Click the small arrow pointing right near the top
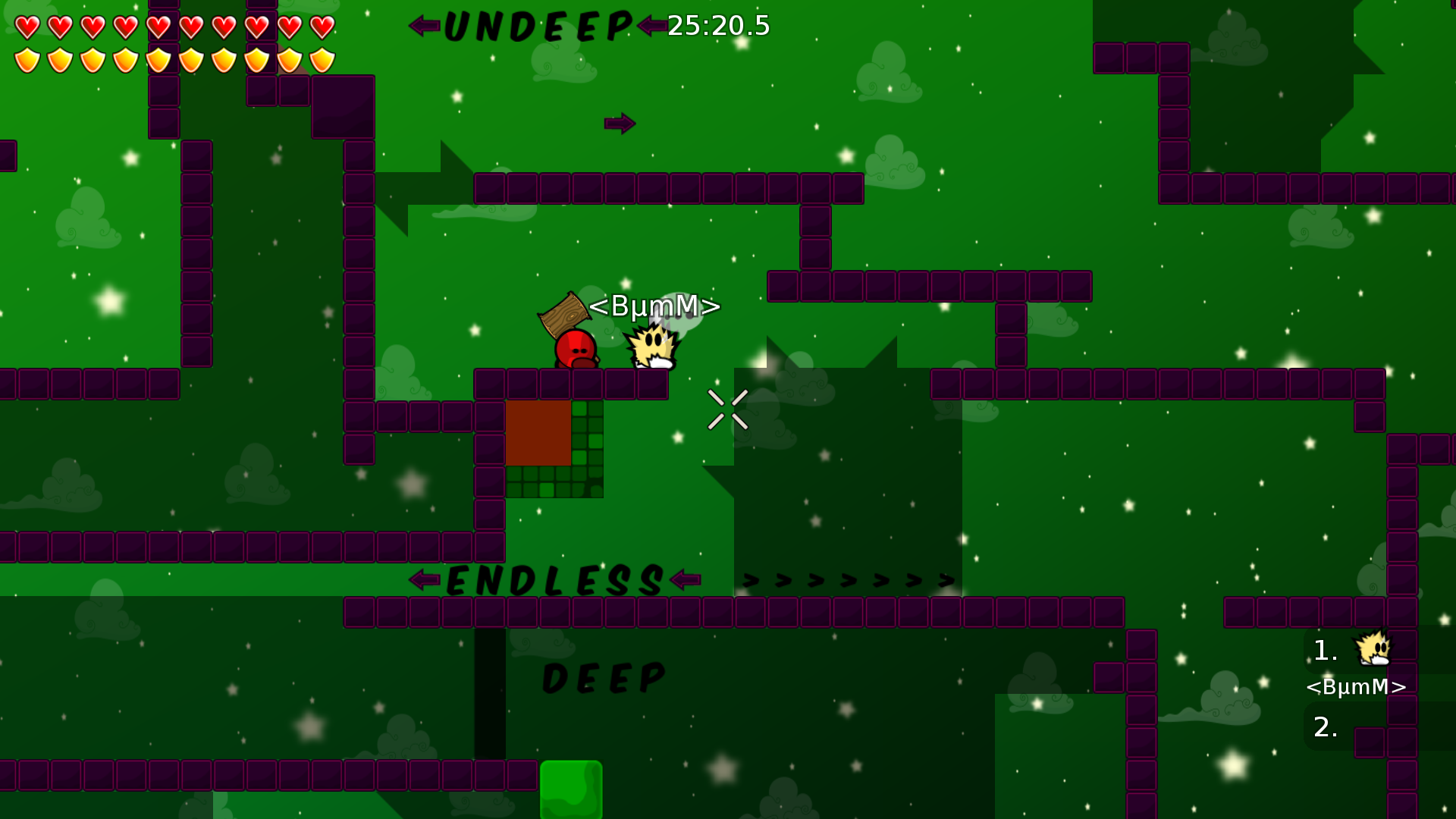This screenshot has height=819, width=1456. click(x=619, y=124)
